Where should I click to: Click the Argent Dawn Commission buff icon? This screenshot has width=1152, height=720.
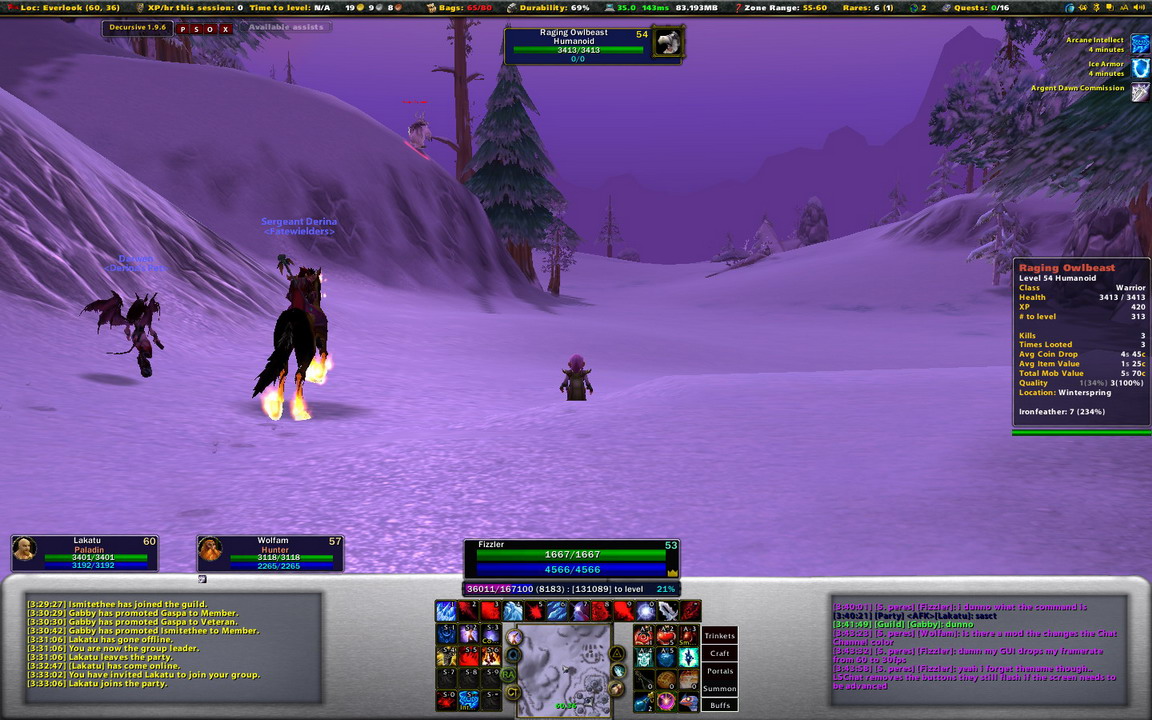[x=1140, y=91]
